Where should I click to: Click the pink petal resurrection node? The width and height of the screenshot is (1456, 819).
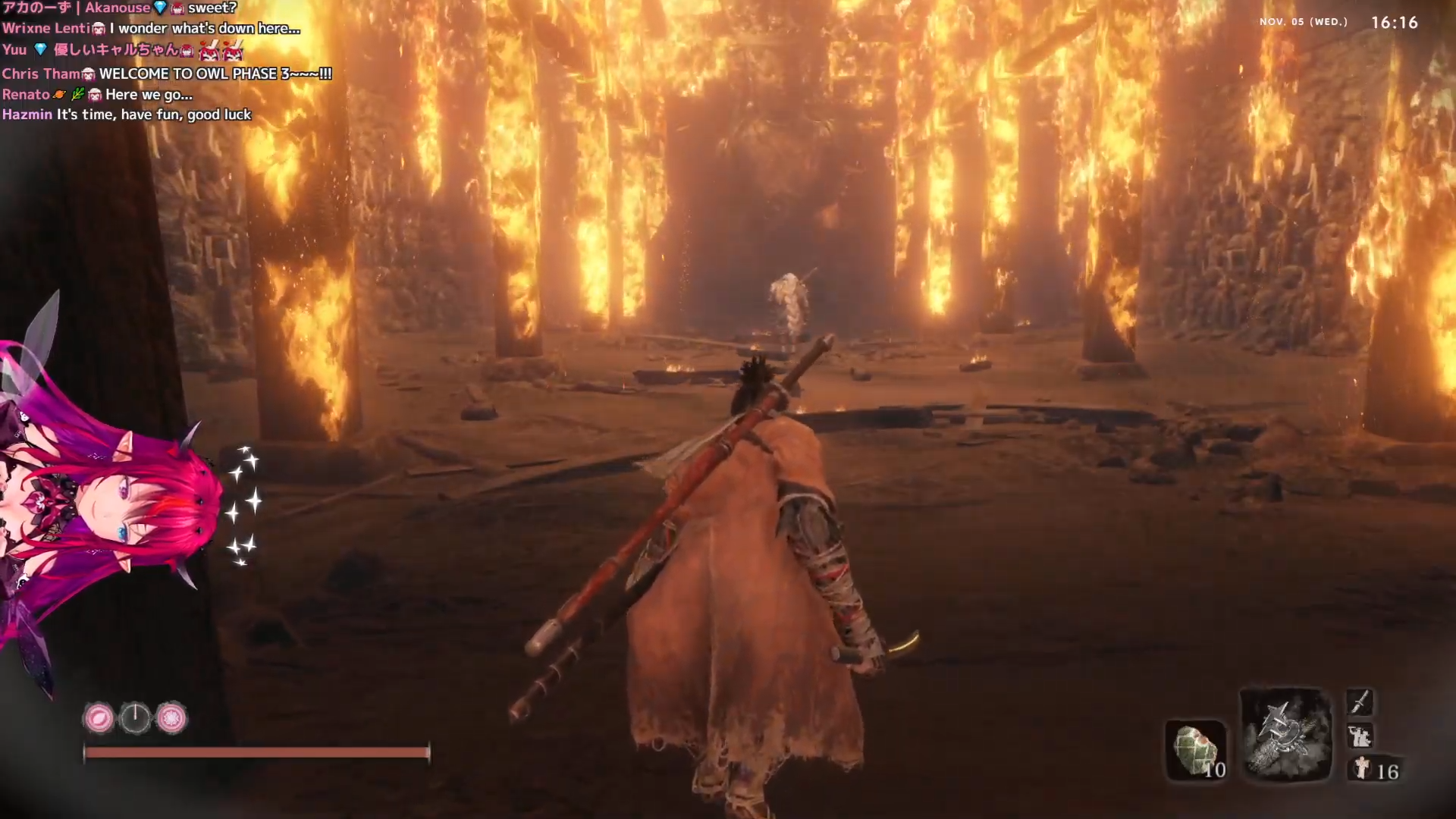[x=99, y=717]
